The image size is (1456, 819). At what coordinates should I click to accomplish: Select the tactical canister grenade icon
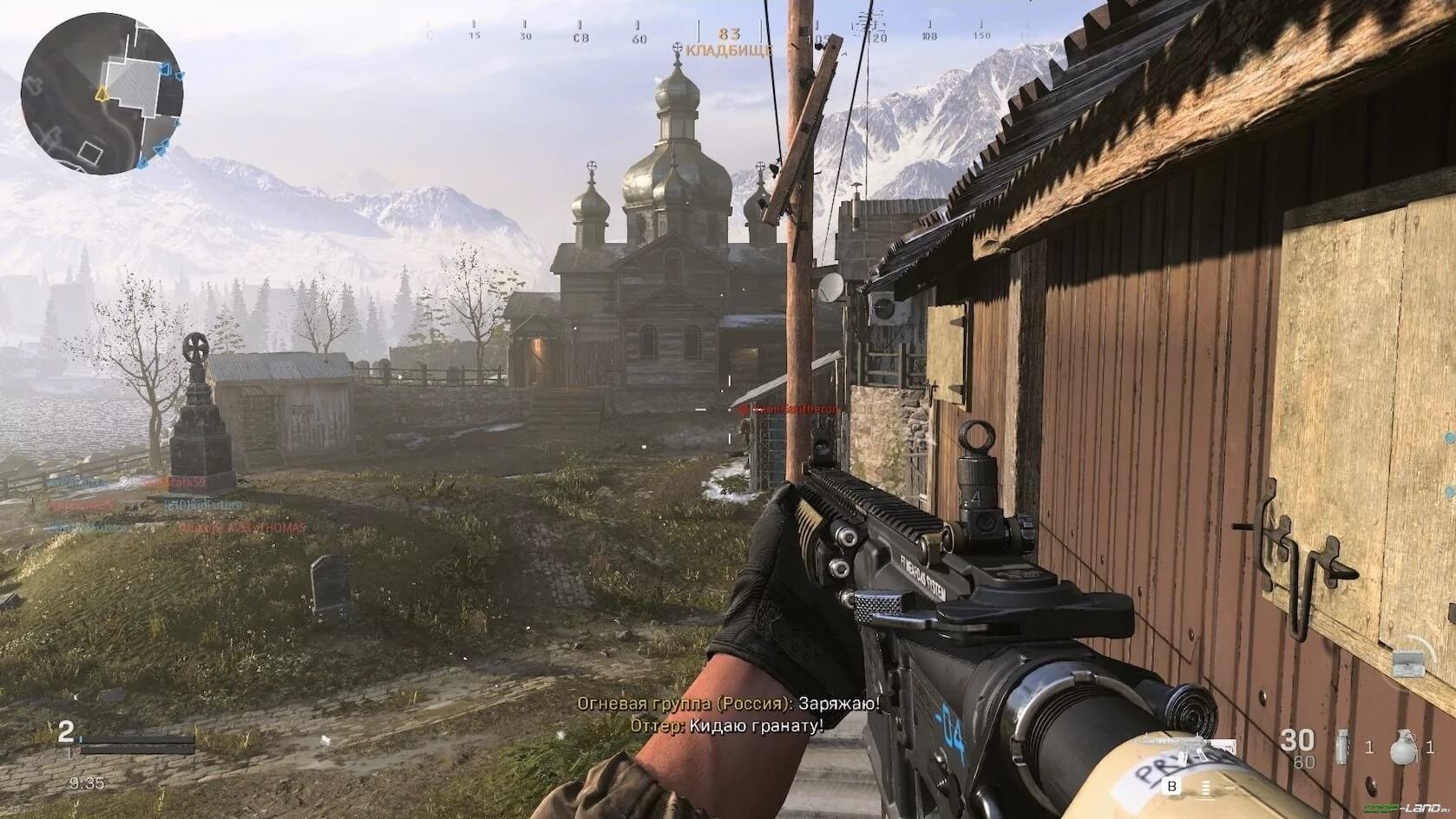click(x=1344, y=746)
